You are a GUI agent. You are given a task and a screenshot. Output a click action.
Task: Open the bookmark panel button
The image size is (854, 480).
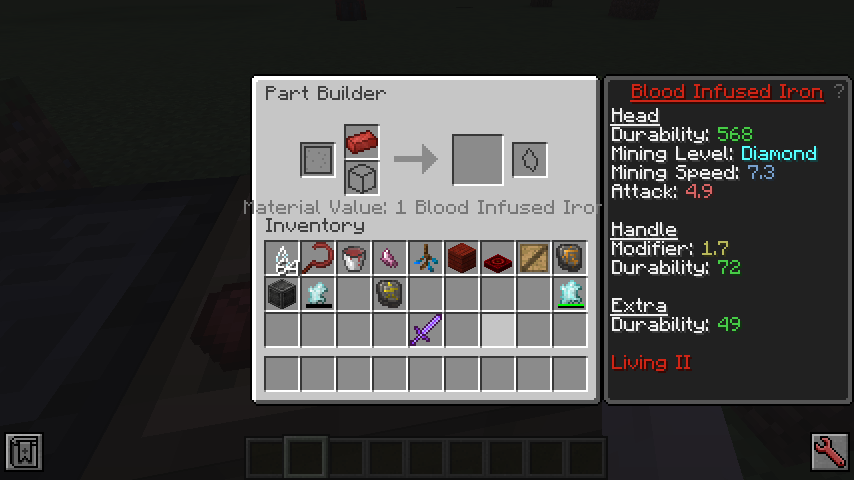point(23,451)
